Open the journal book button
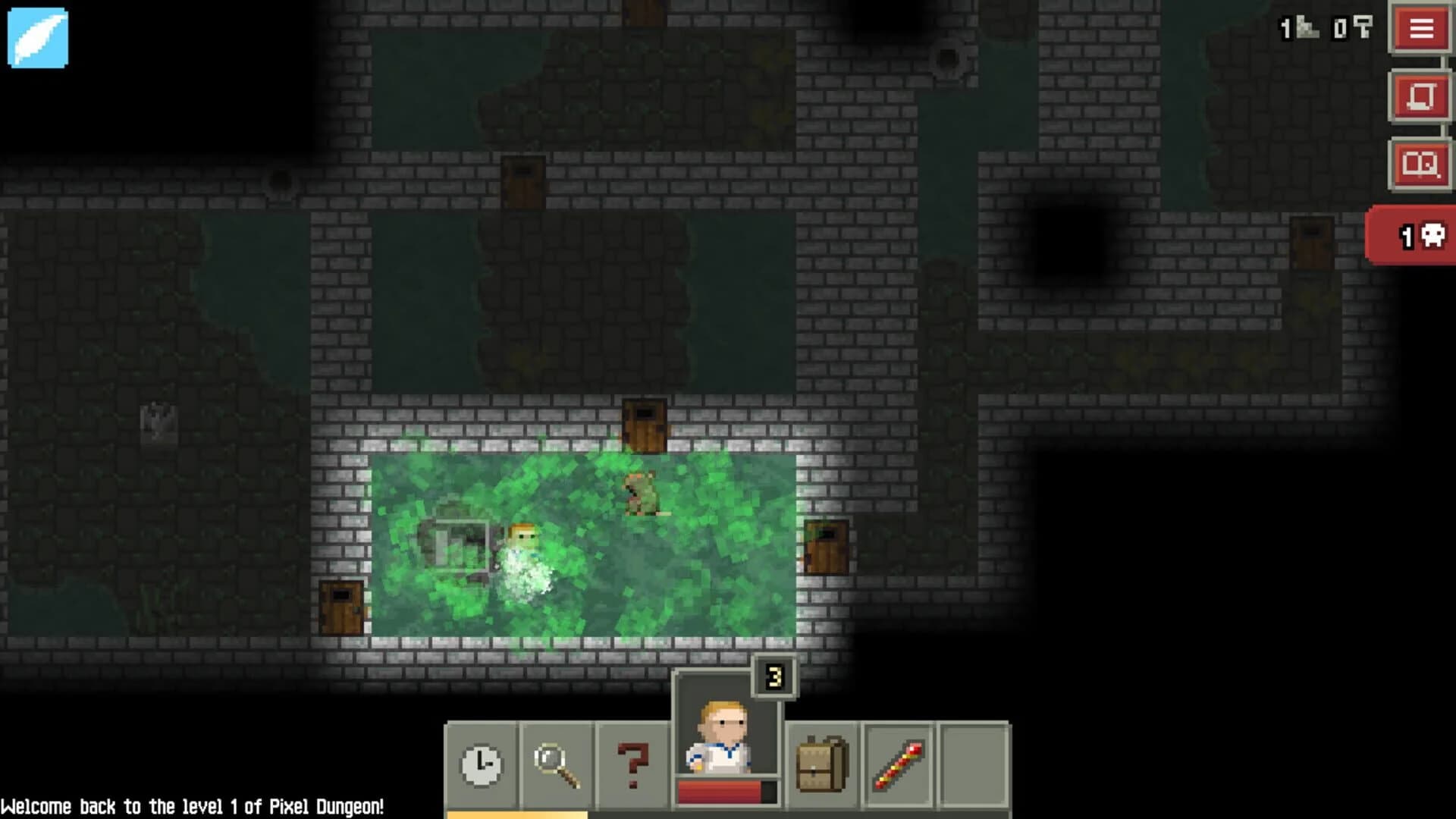The image size is (1456, 819). 1422,162
